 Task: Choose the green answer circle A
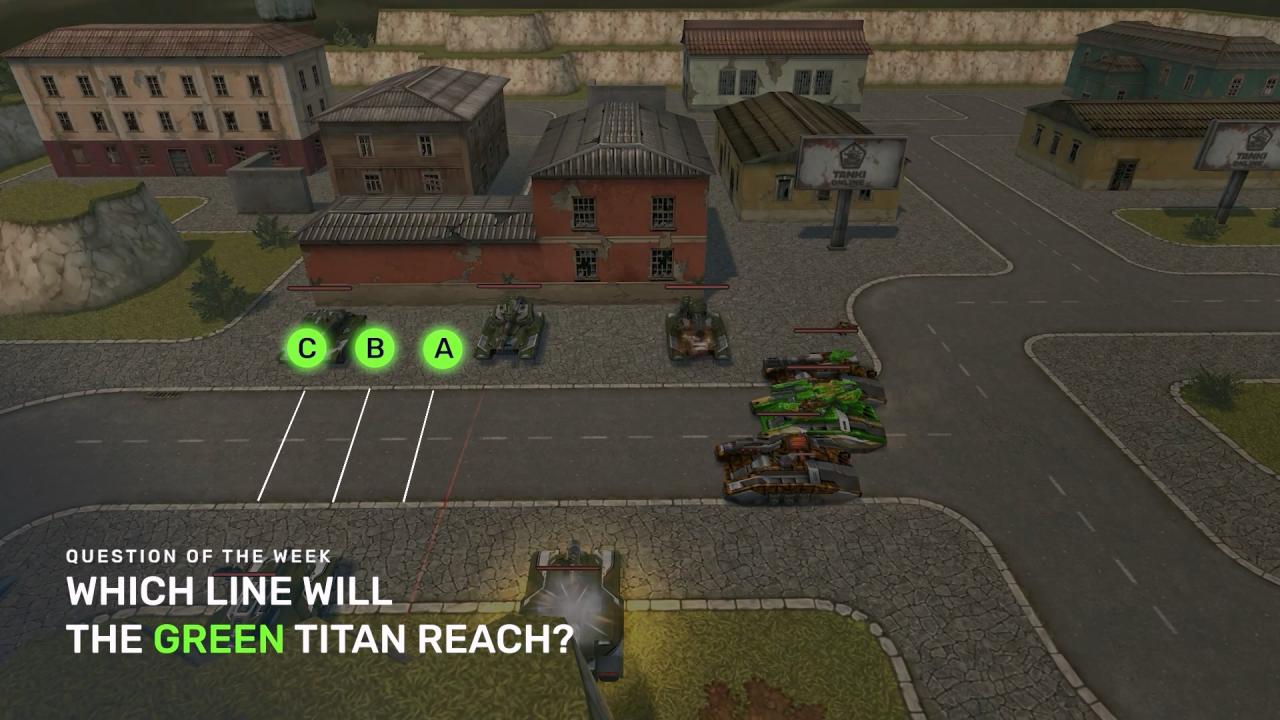[x=443, y=349]
